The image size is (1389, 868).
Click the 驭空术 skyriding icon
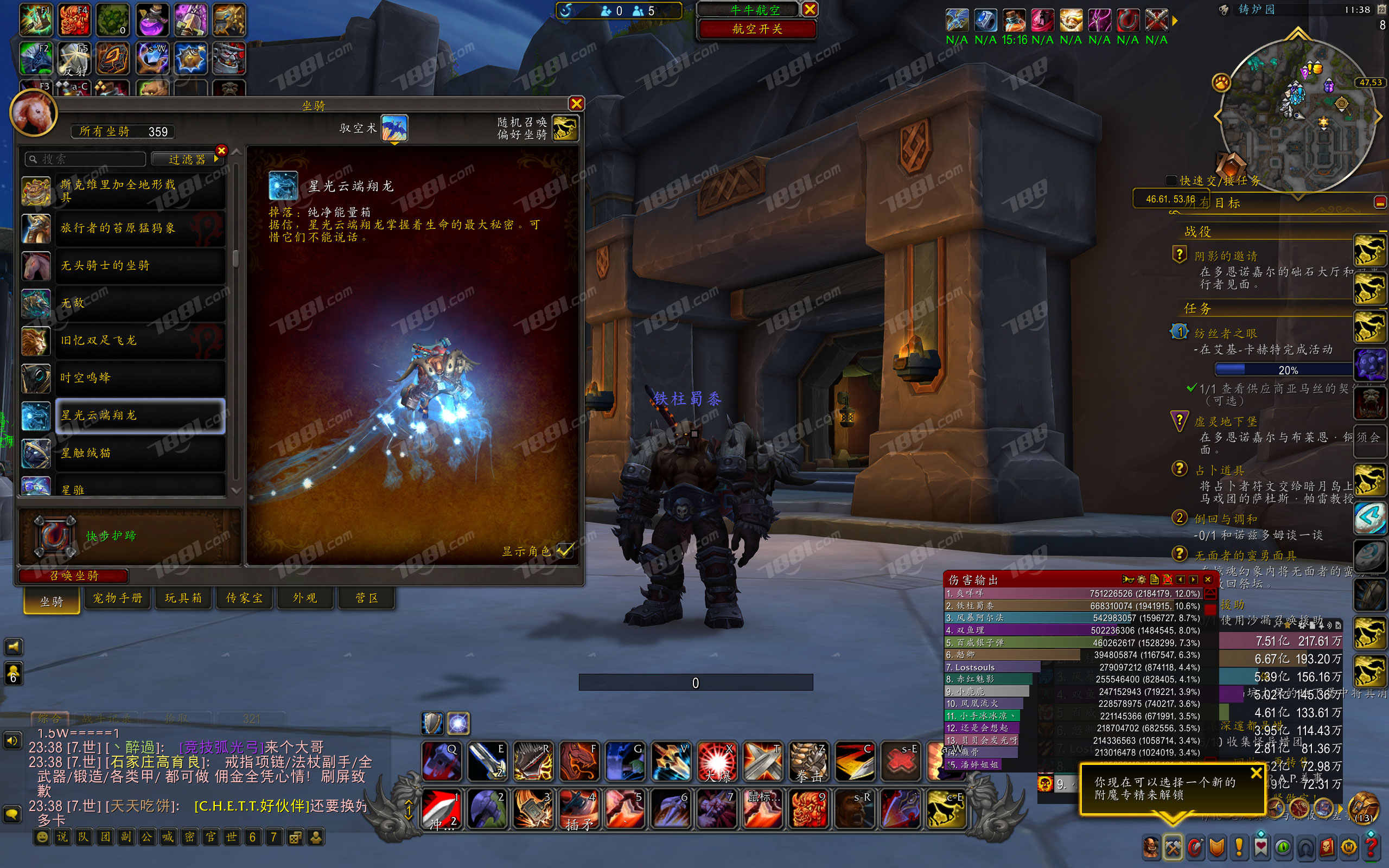click(394, 128)
